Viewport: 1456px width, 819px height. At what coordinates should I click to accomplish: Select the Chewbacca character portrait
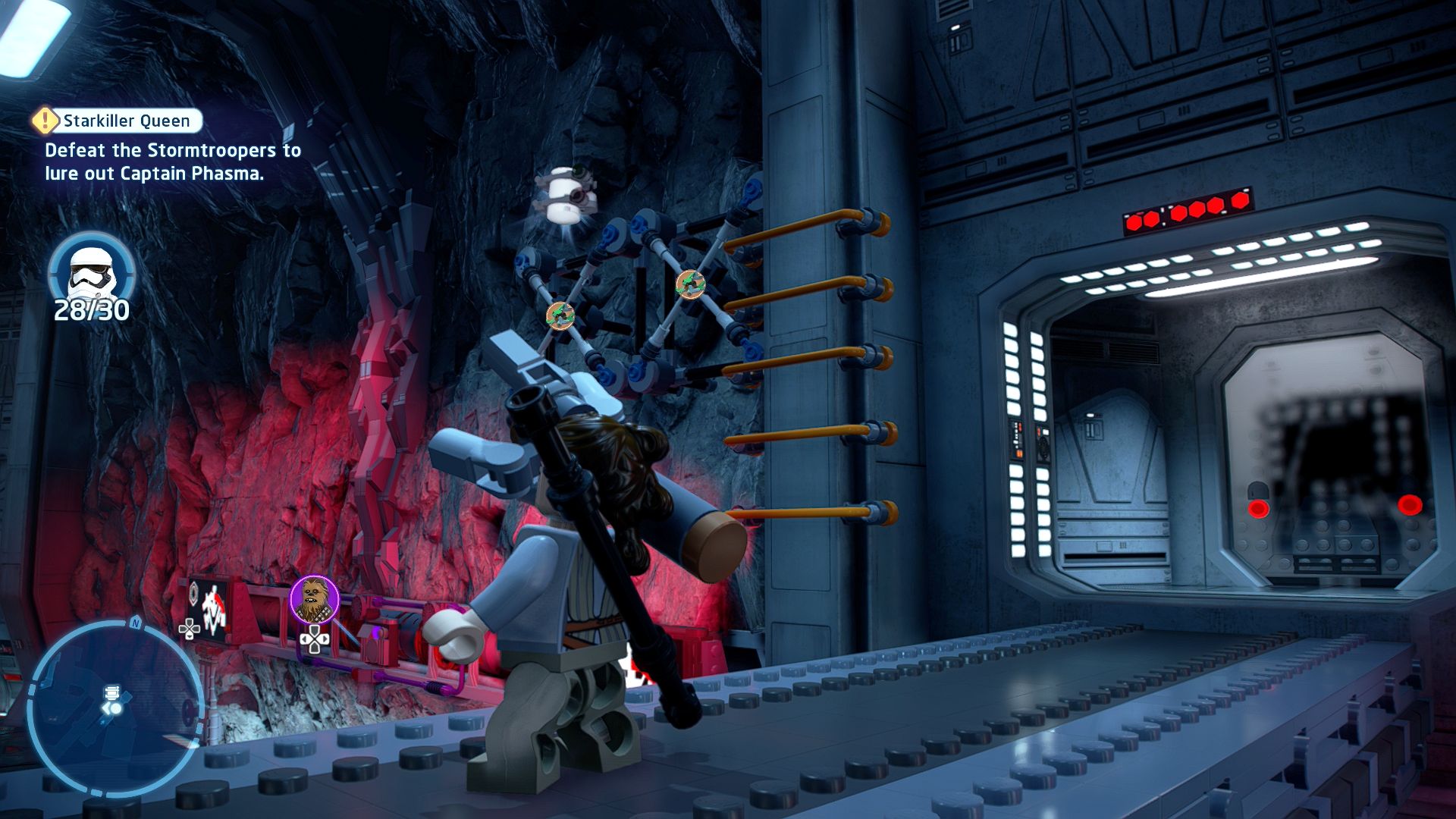314,599
